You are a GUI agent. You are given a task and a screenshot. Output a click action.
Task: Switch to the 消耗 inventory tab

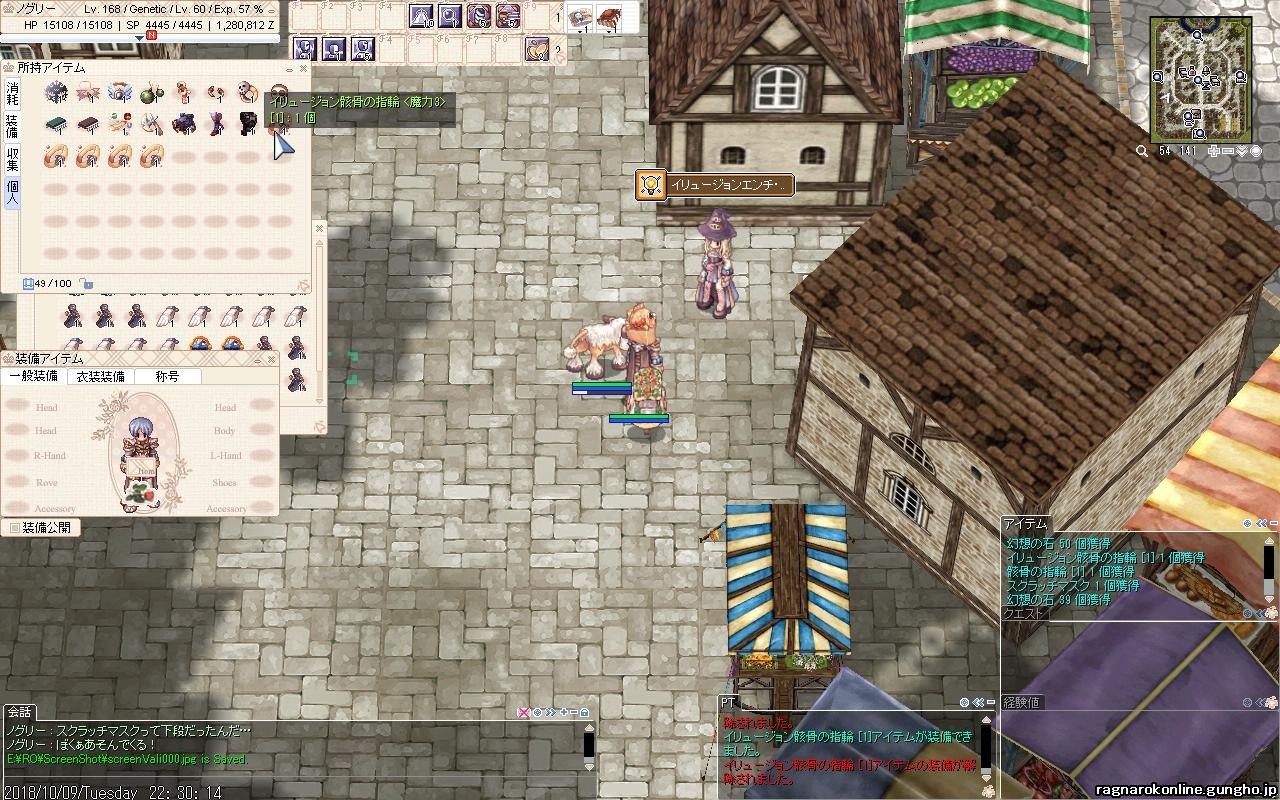[x=12, y=94]
